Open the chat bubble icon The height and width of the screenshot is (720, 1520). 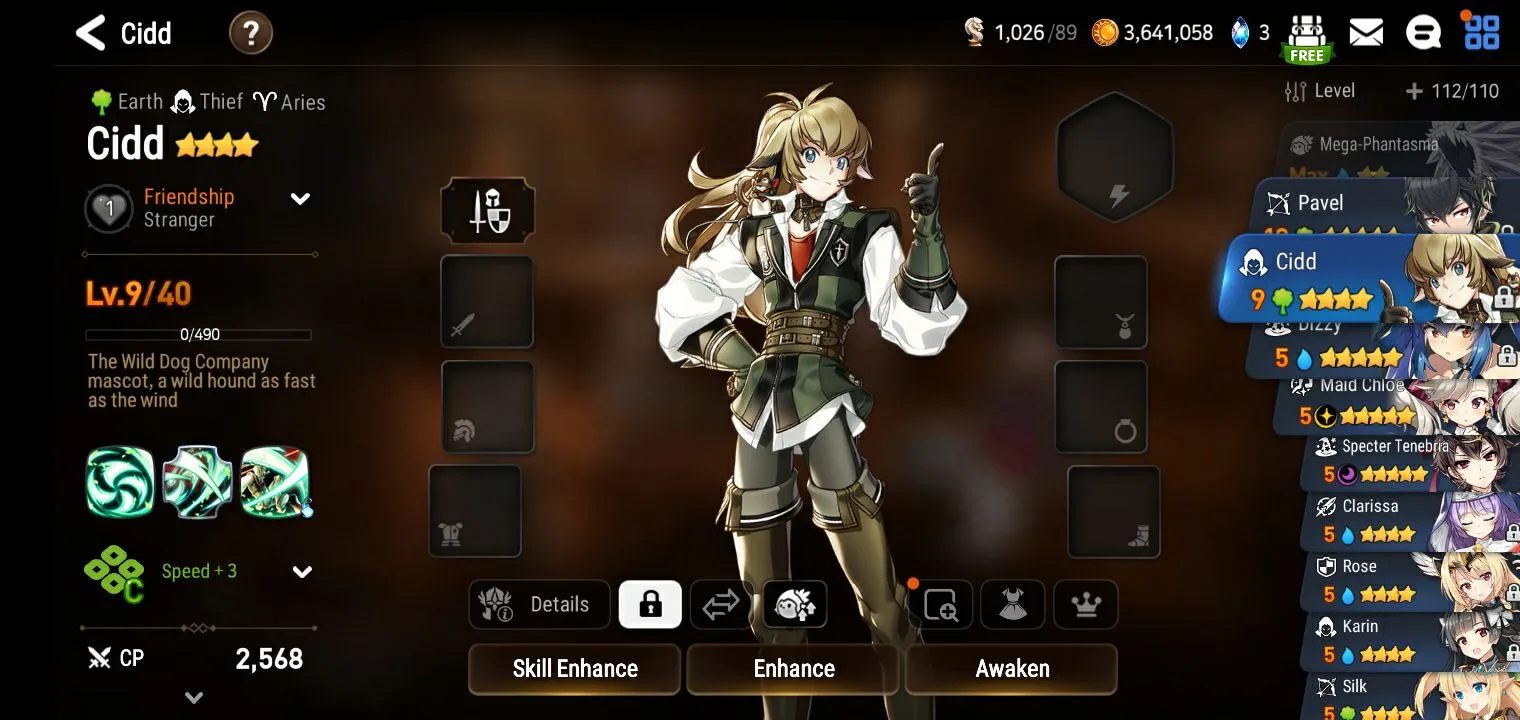coord(1422,33)
